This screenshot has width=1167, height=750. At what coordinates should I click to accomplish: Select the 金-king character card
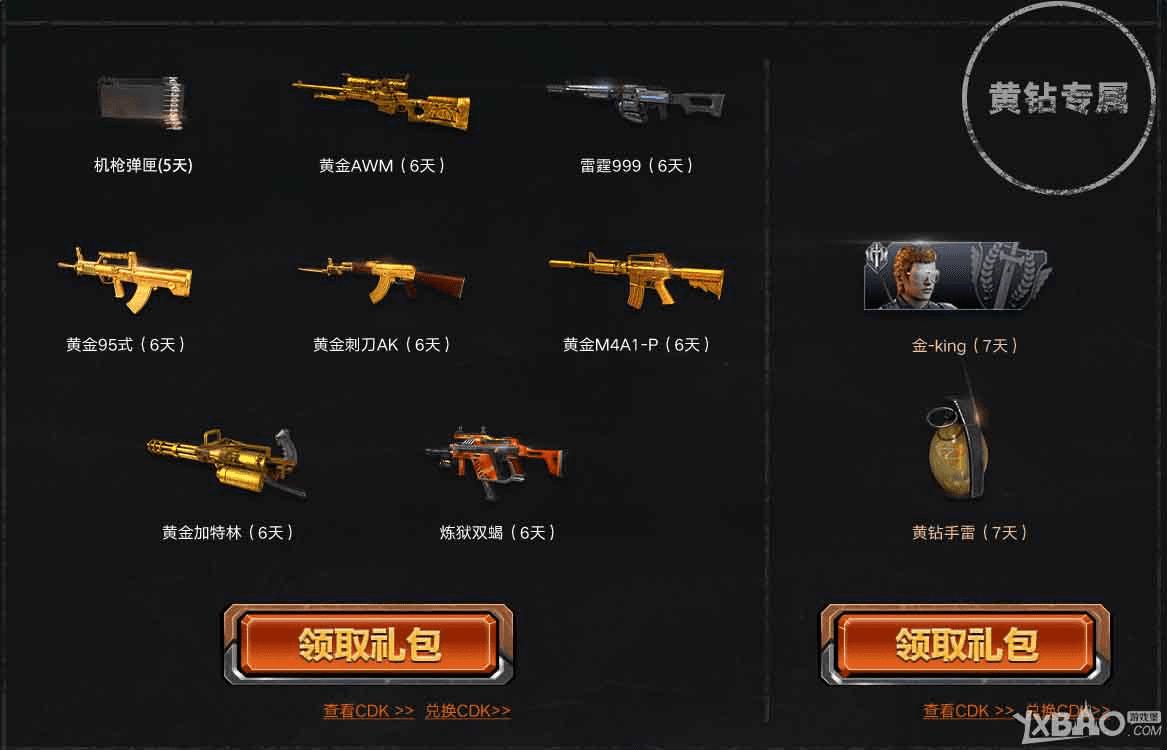pos(956,275)
